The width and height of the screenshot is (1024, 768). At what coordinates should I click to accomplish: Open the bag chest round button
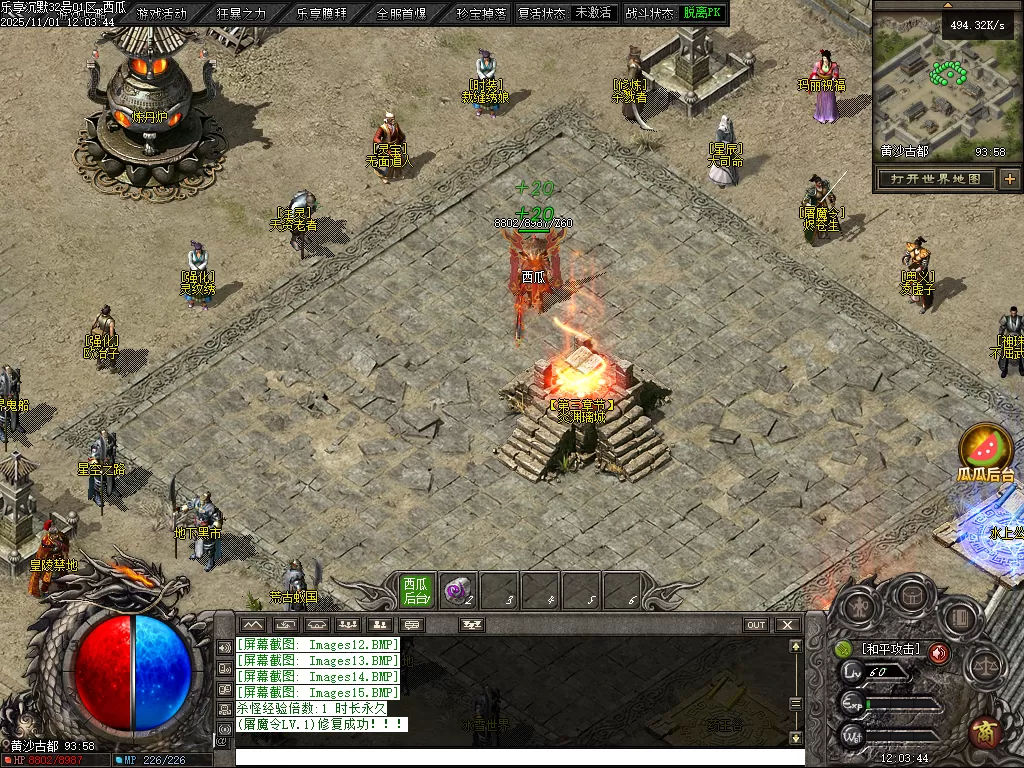tap(912, 596)
